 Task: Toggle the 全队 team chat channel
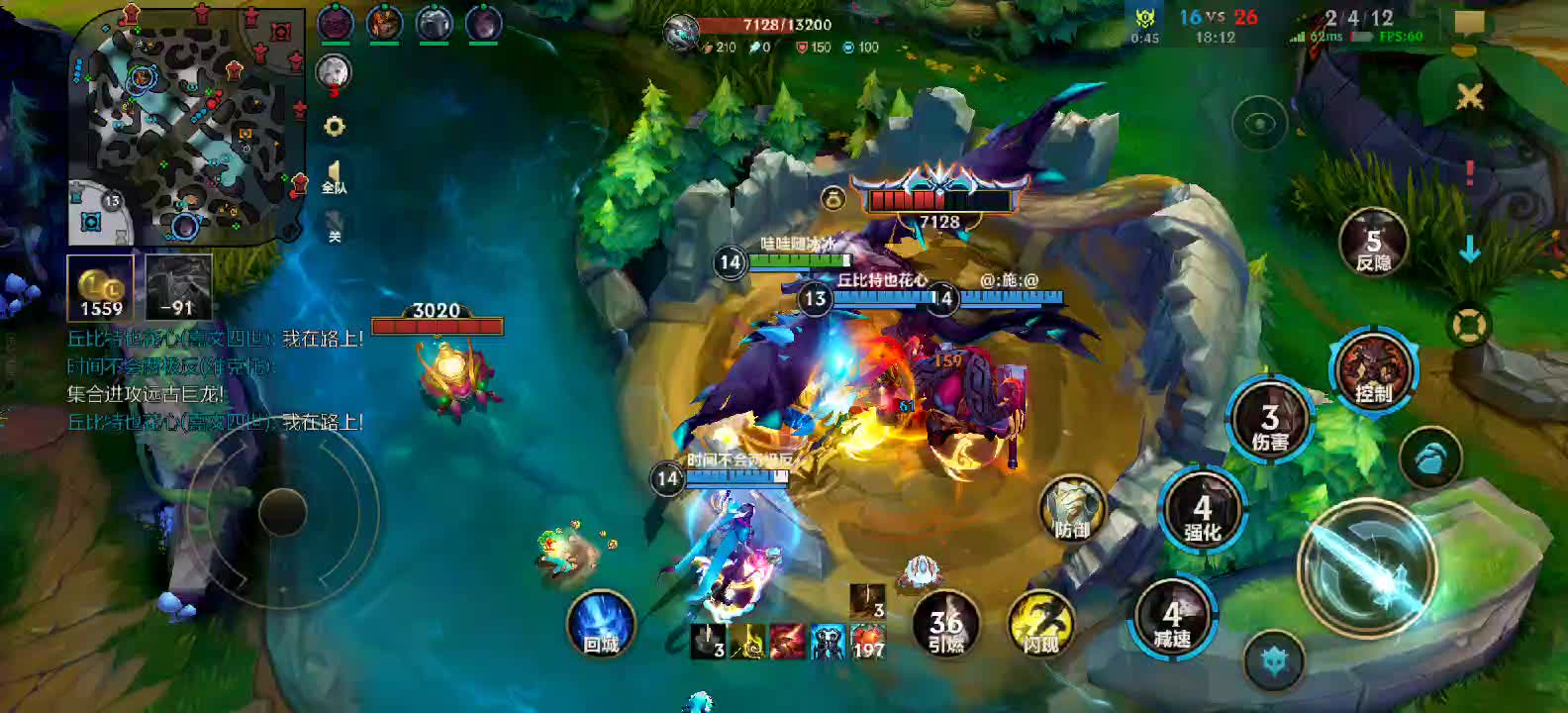click(x=335, y=178)
